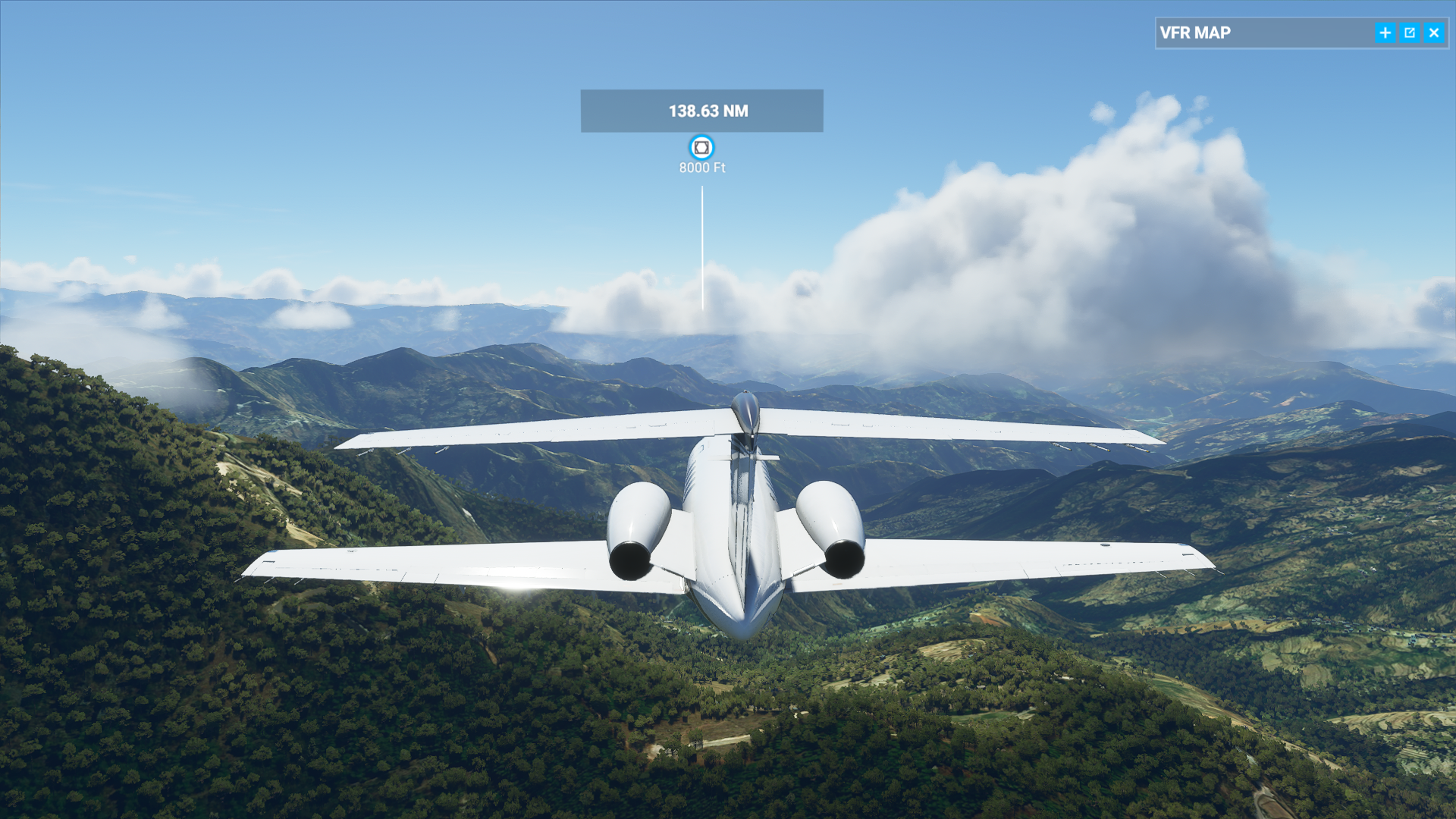Close the VFR Map panel
Image resolution: width=1456 pixels, height=819 pixels.
click(1434, 33)
